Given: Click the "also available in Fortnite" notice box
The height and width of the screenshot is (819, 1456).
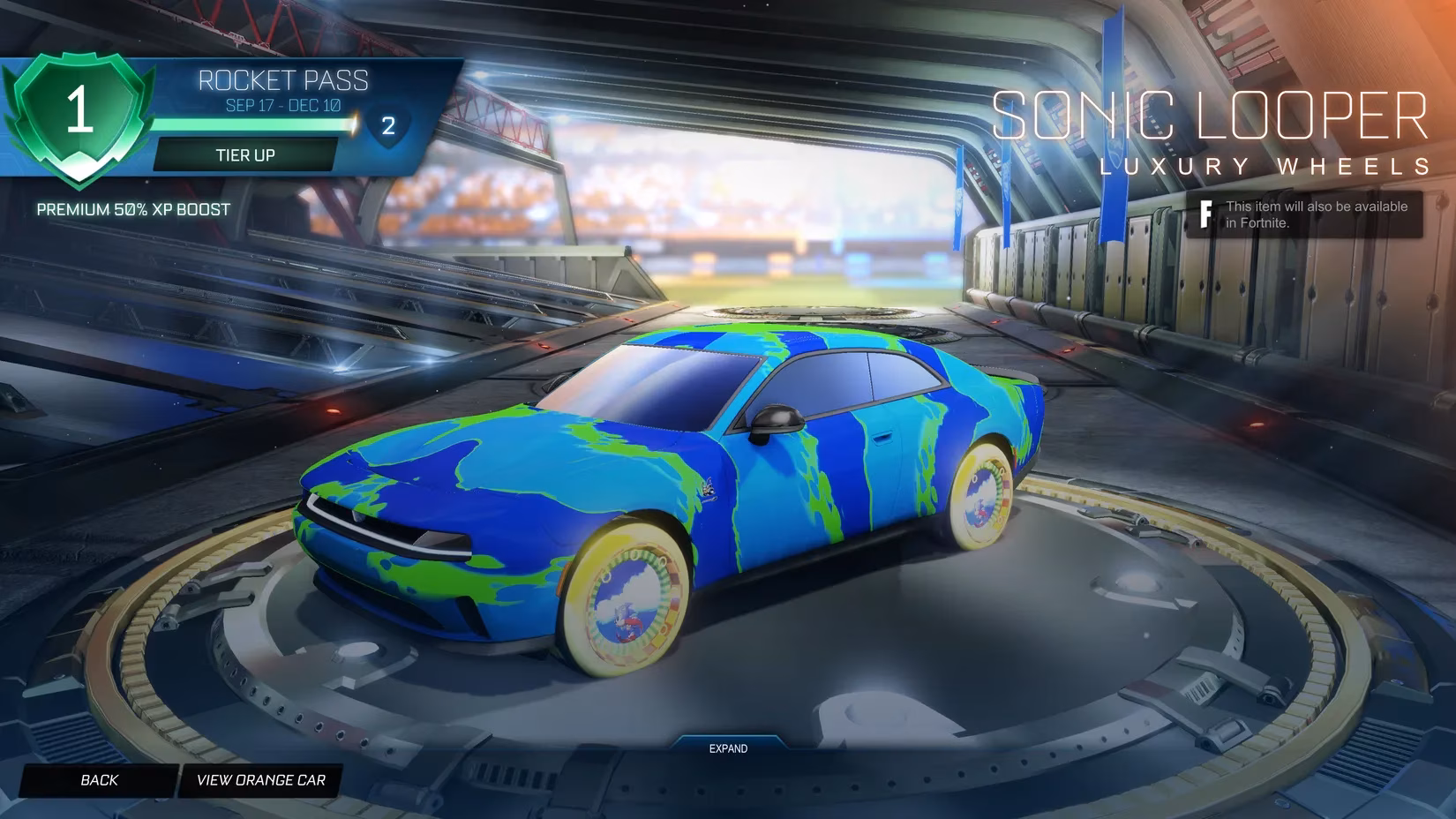Looking at the screenshot, I should [1306, 214].
